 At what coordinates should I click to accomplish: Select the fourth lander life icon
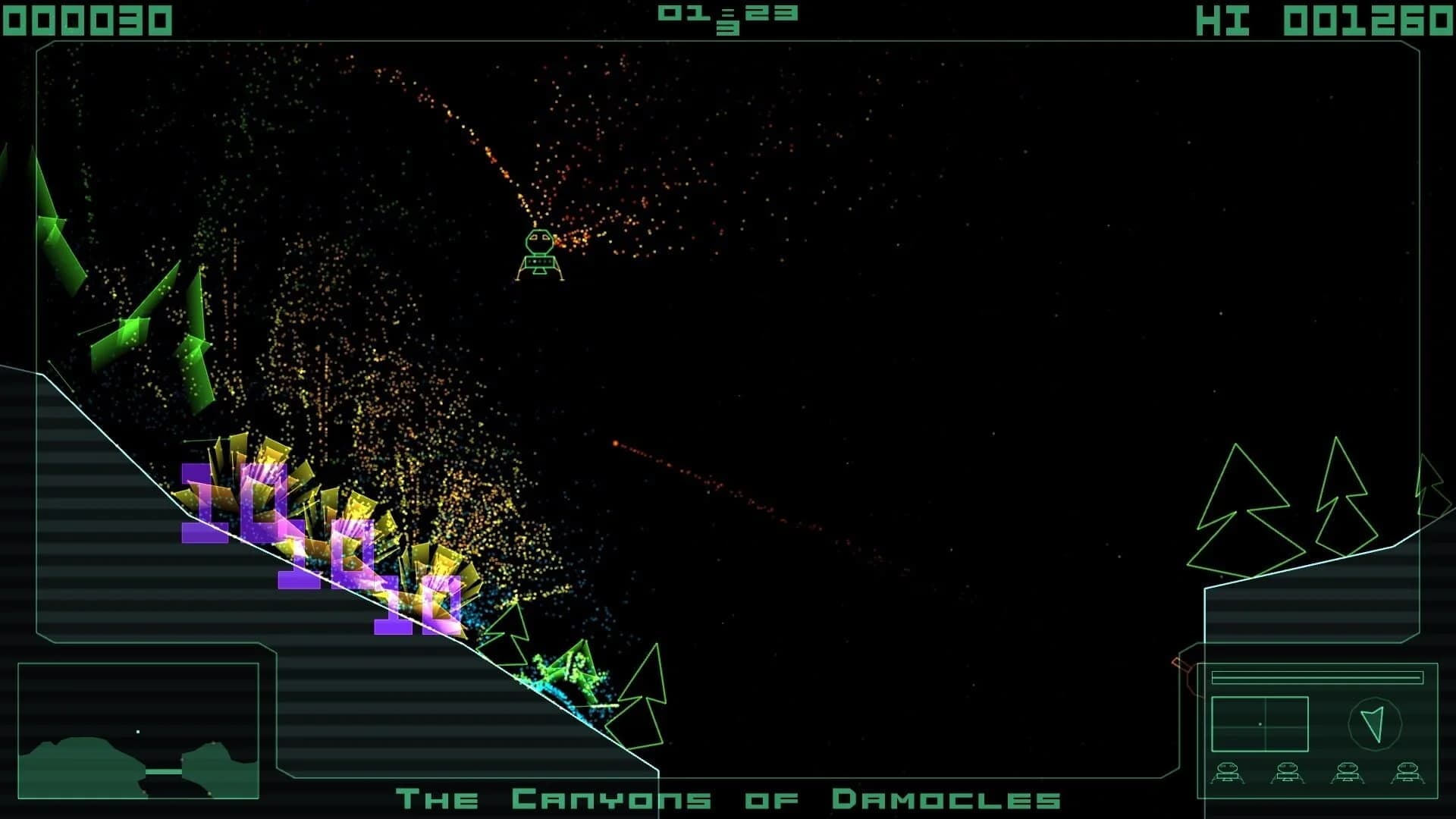[x=1409, y=773]
